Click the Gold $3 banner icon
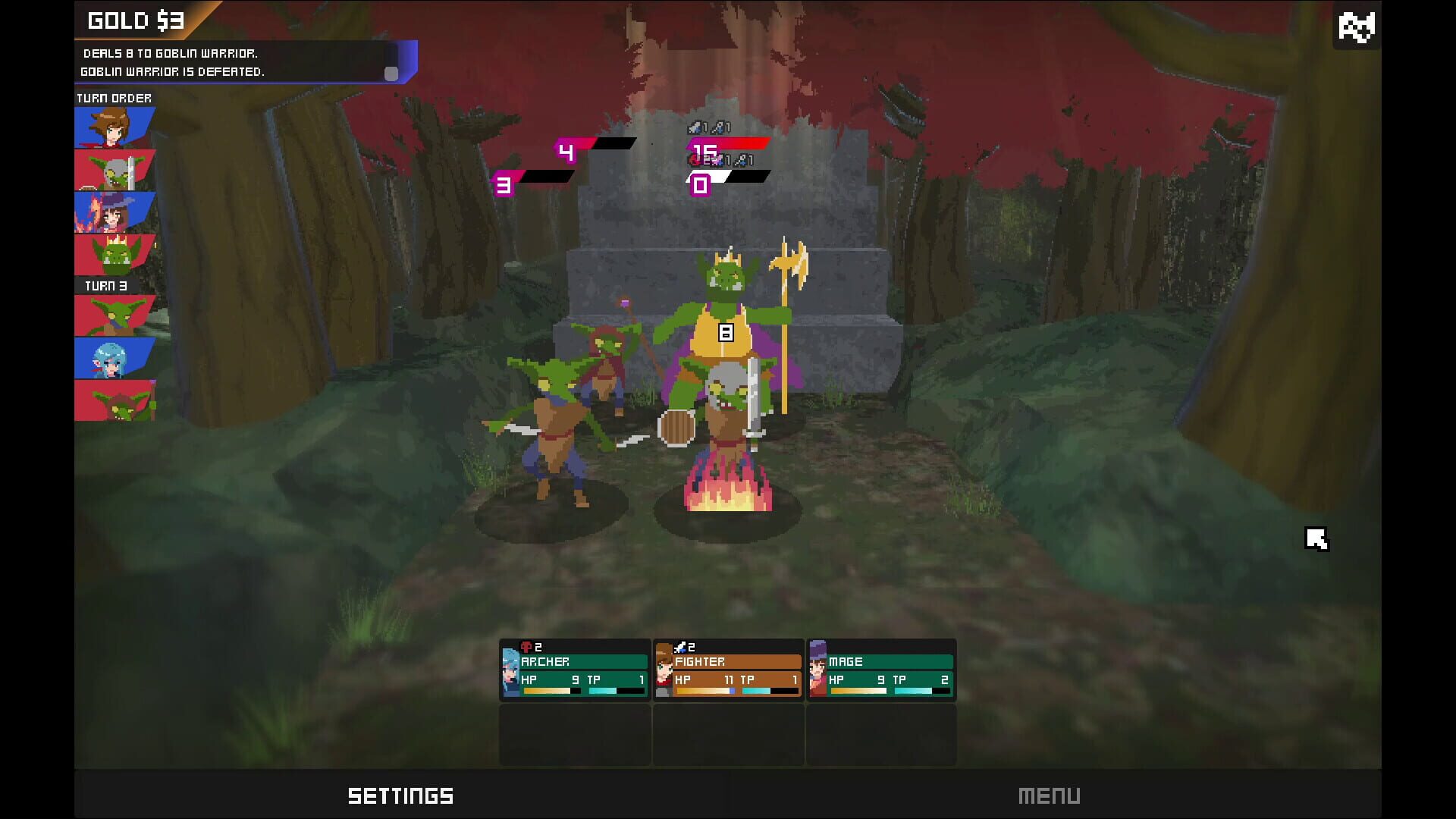Viewport: 1456px width, 819px height. click(x=136, y=20)
